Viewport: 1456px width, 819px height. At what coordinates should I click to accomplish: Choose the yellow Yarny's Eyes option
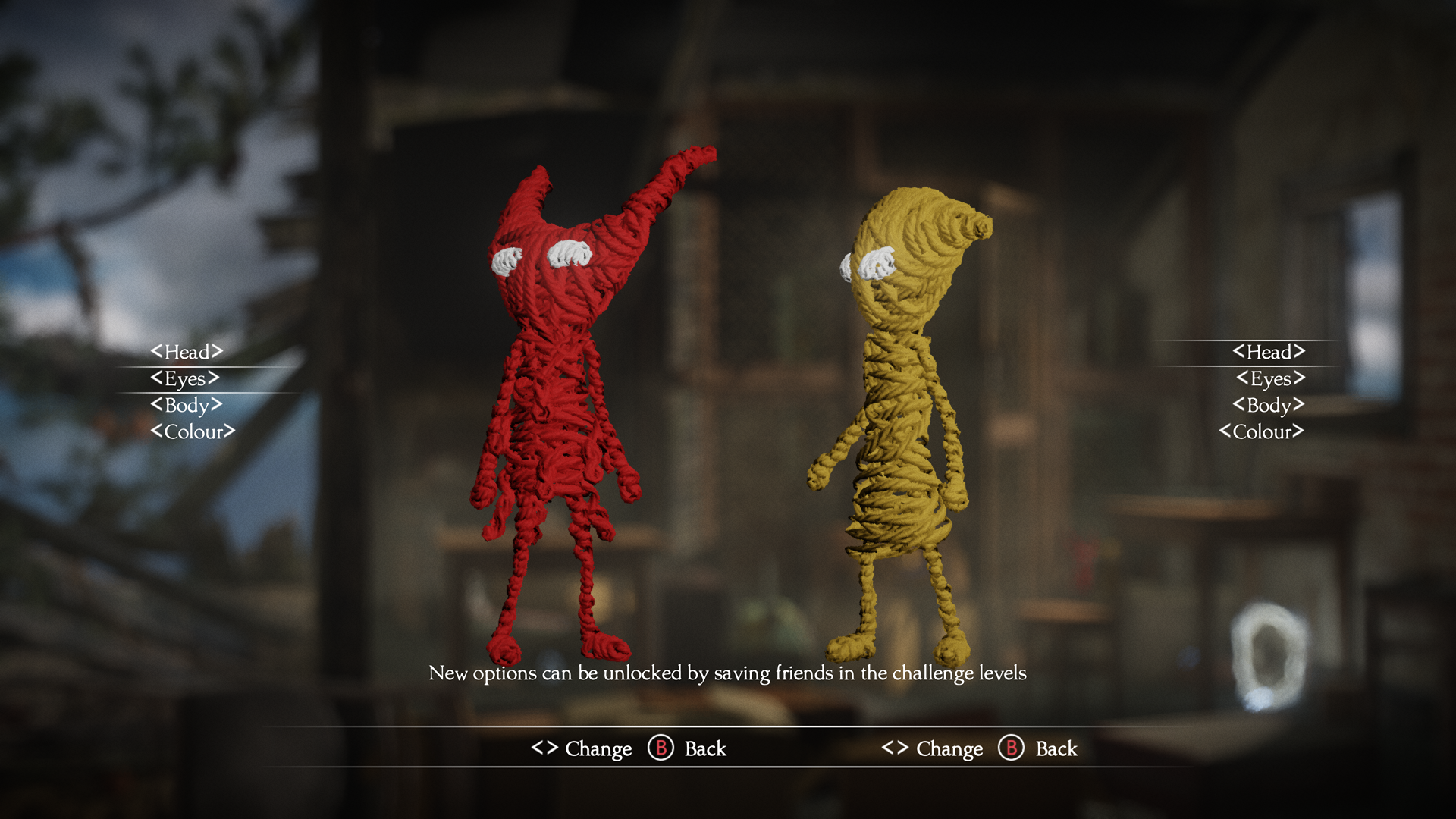pos(1270,378)
